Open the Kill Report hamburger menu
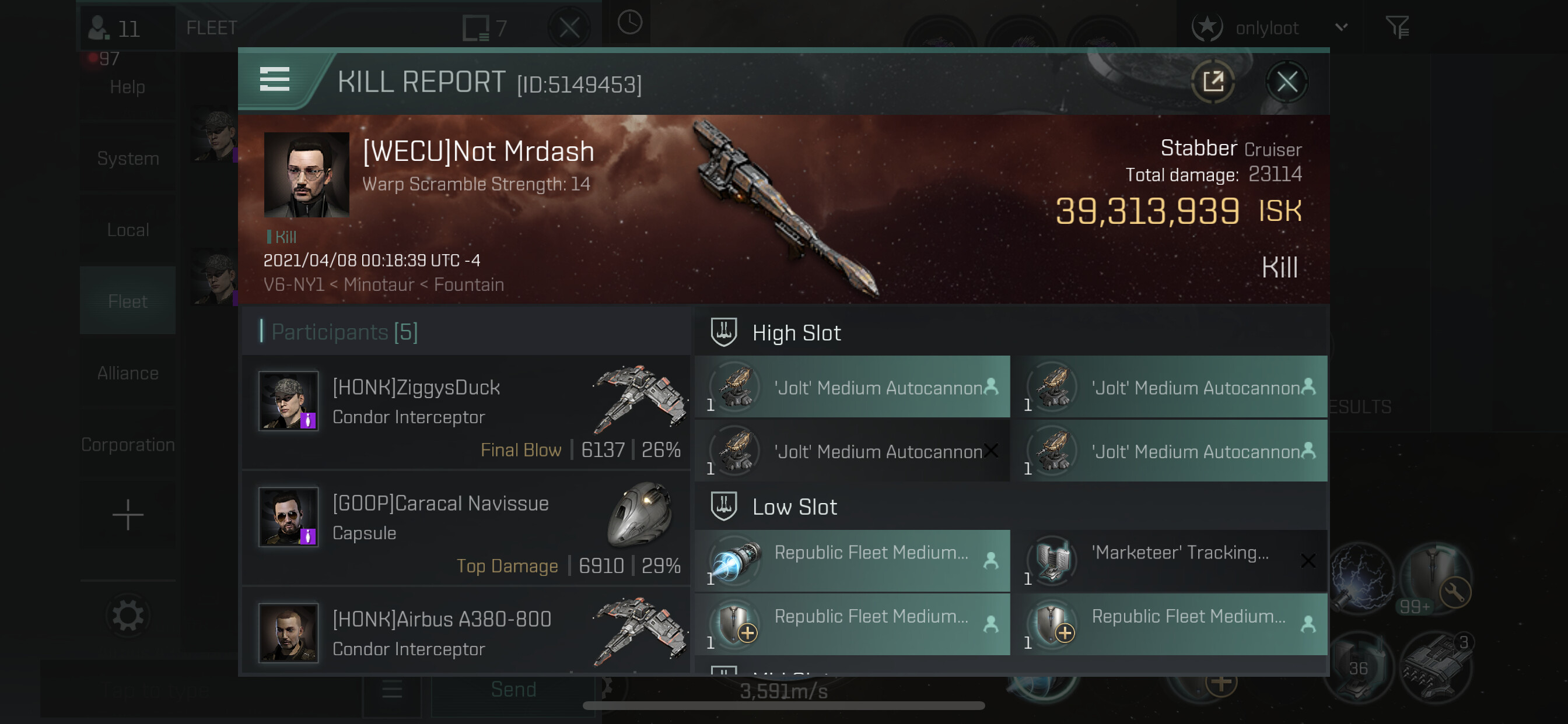Image resolution: width=1568 pixels, height=724 pixels. [275, 80]
